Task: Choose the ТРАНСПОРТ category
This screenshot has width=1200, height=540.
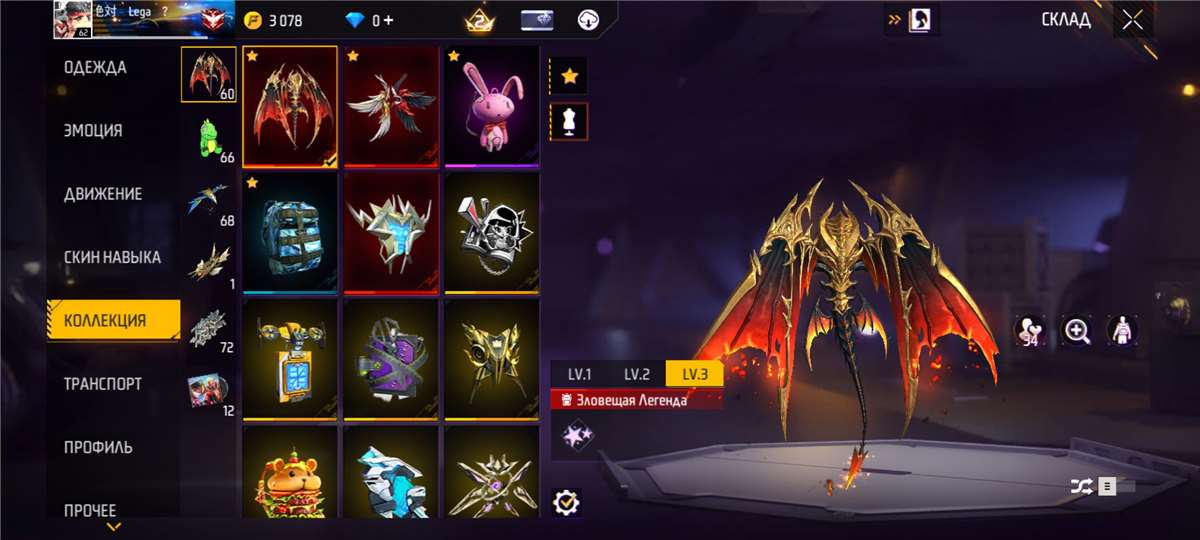Action: click(x=103, y=384)
